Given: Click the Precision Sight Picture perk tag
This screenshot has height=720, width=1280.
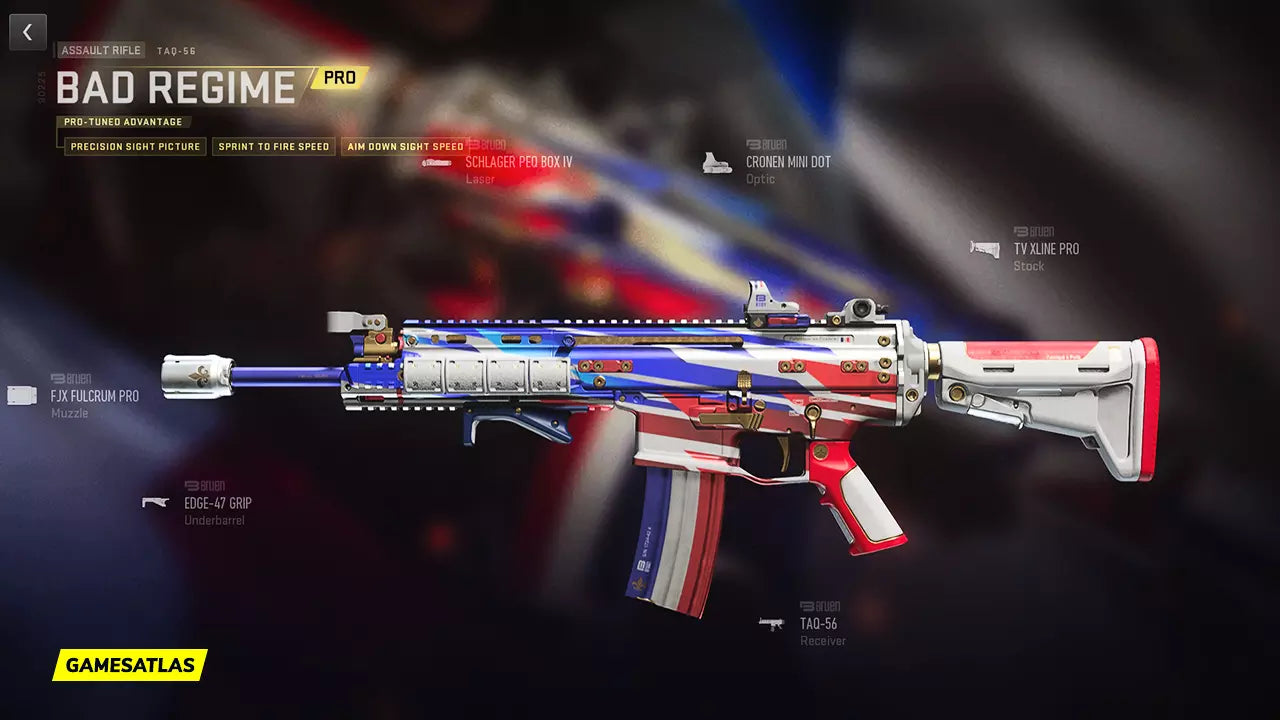Looking at the screenshot, I should 135,147.
